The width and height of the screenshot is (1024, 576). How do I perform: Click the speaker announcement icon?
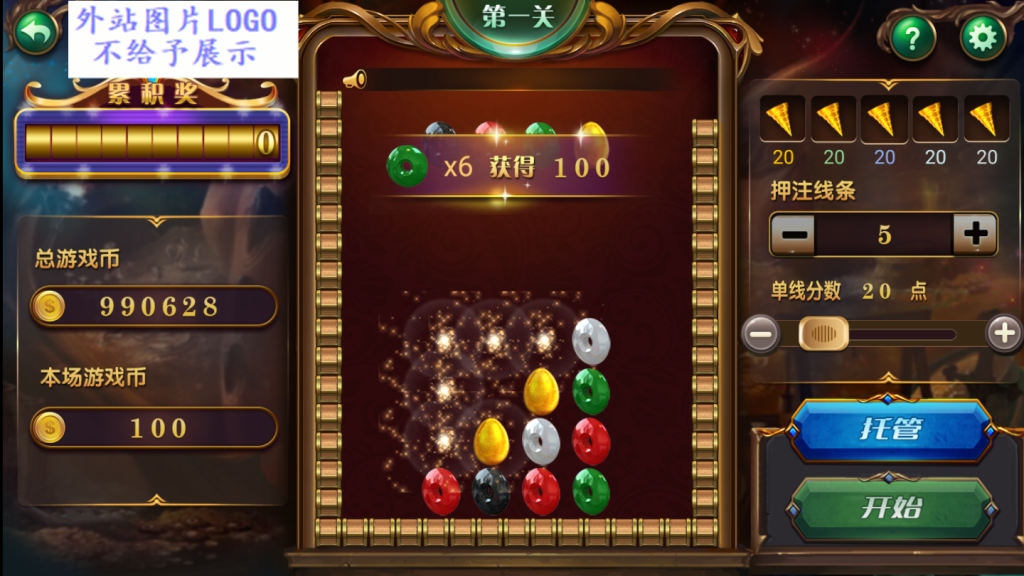(355, 80)
